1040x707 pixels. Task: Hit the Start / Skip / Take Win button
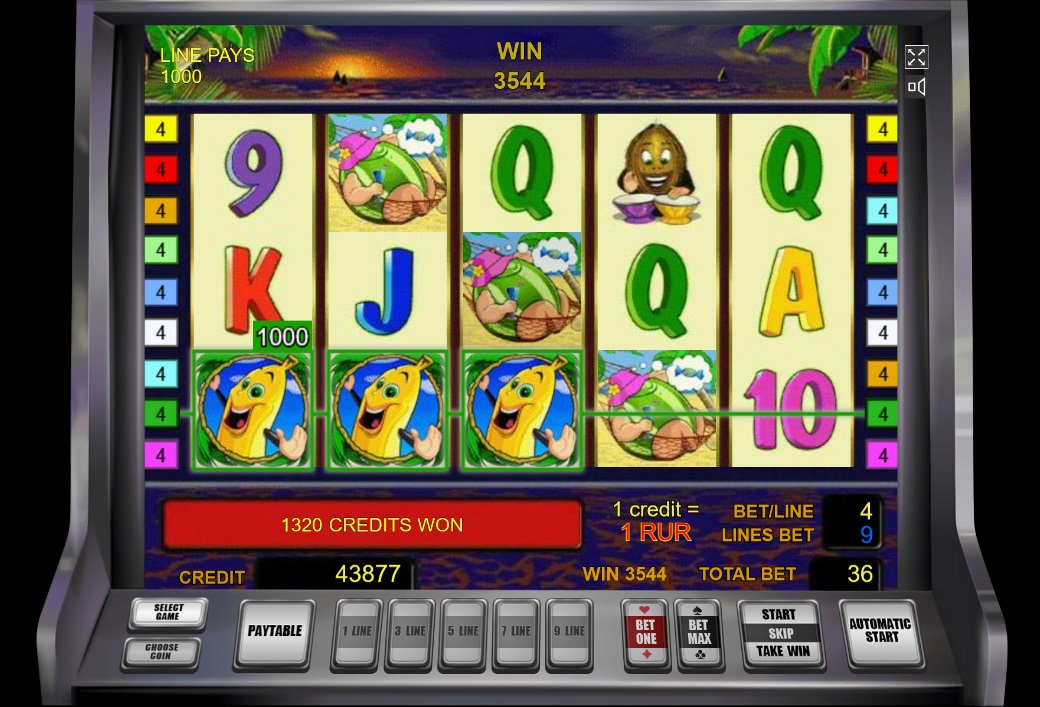click(779, 633)
